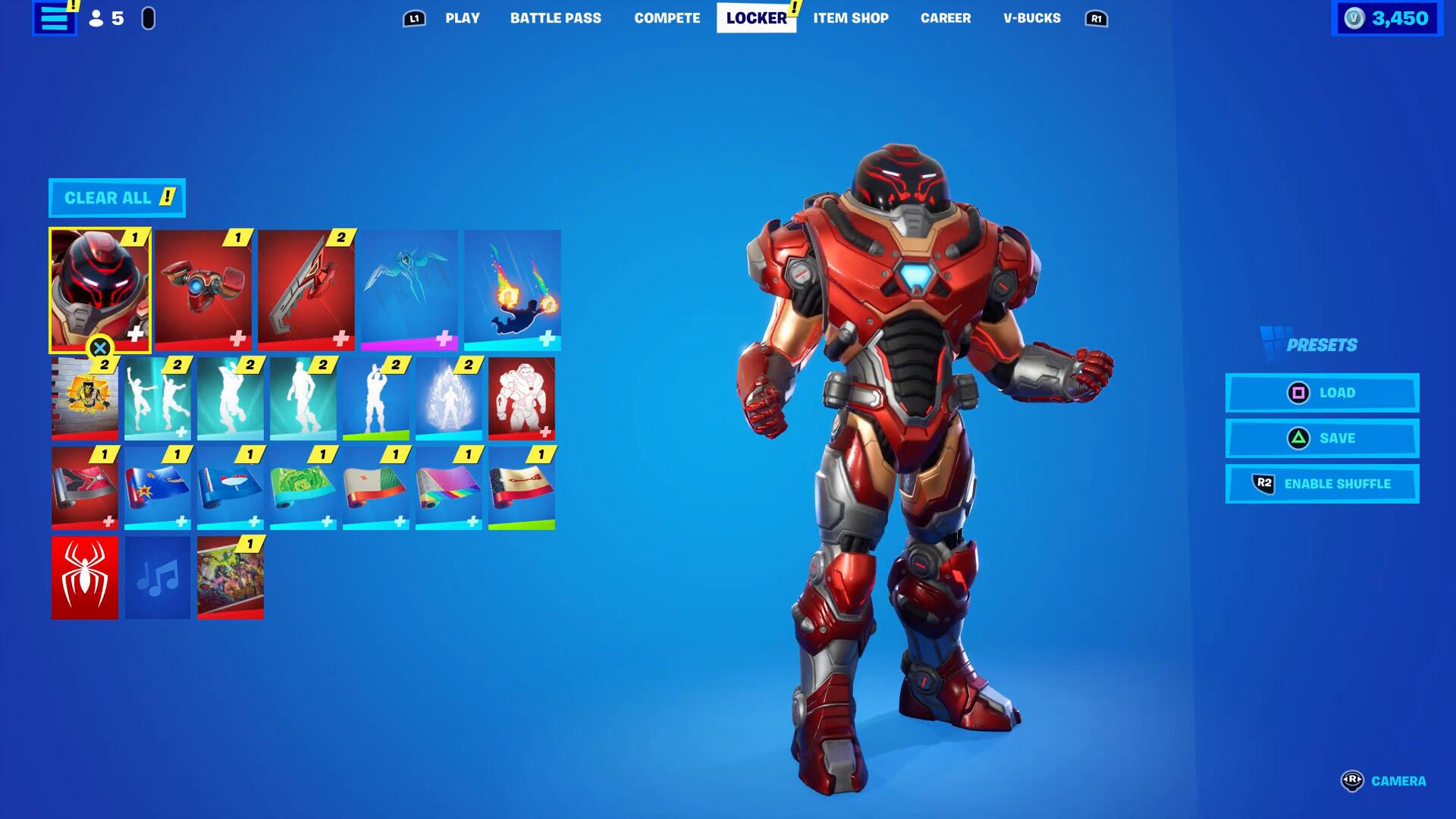Choose the red pickaxe harvesting tool slot
Viewport: 1456px width, 819px height.
tap(306, 290)
